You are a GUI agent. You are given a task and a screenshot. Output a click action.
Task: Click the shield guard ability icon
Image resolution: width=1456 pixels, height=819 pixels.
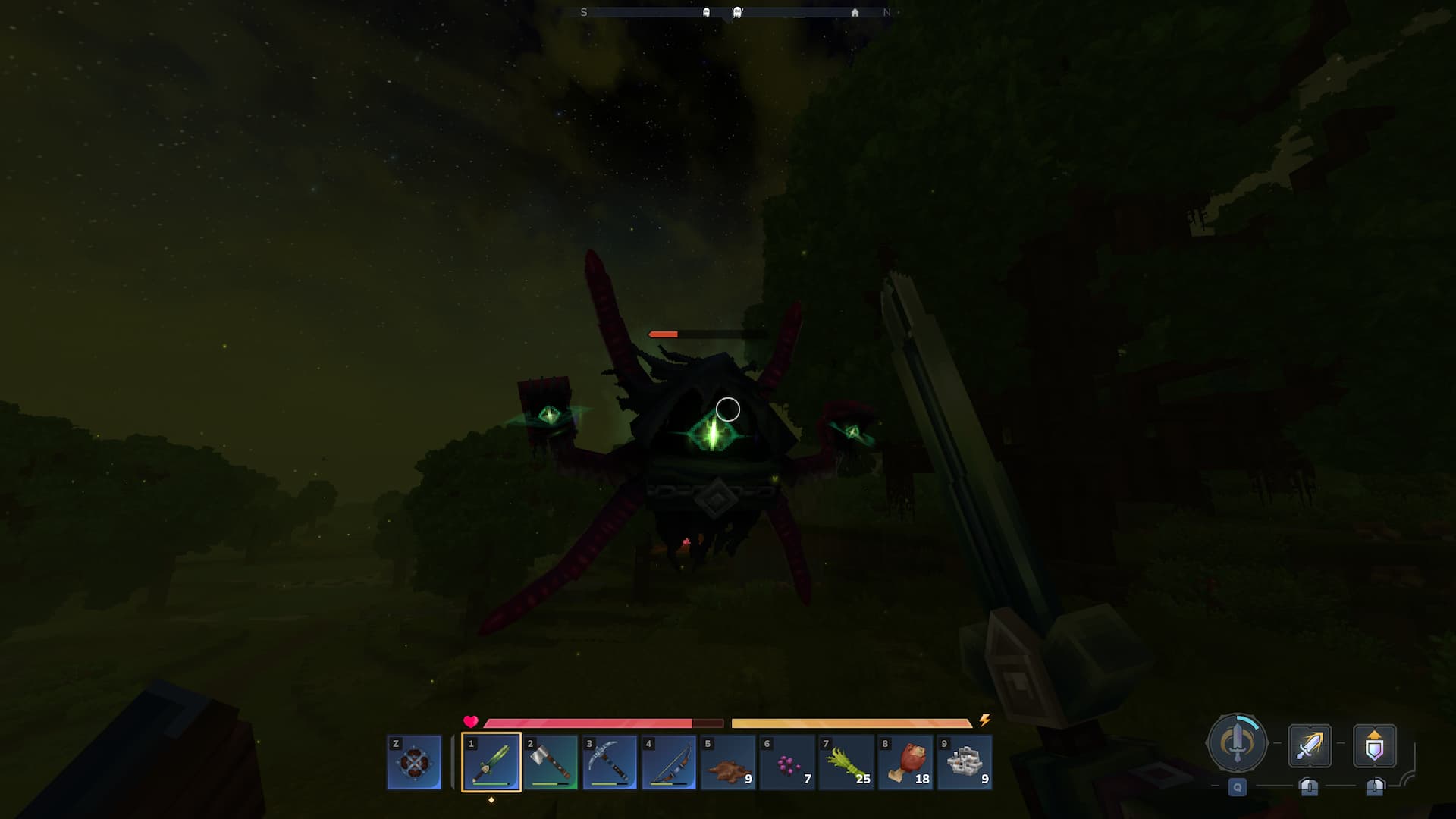(x=1374, y=745)
